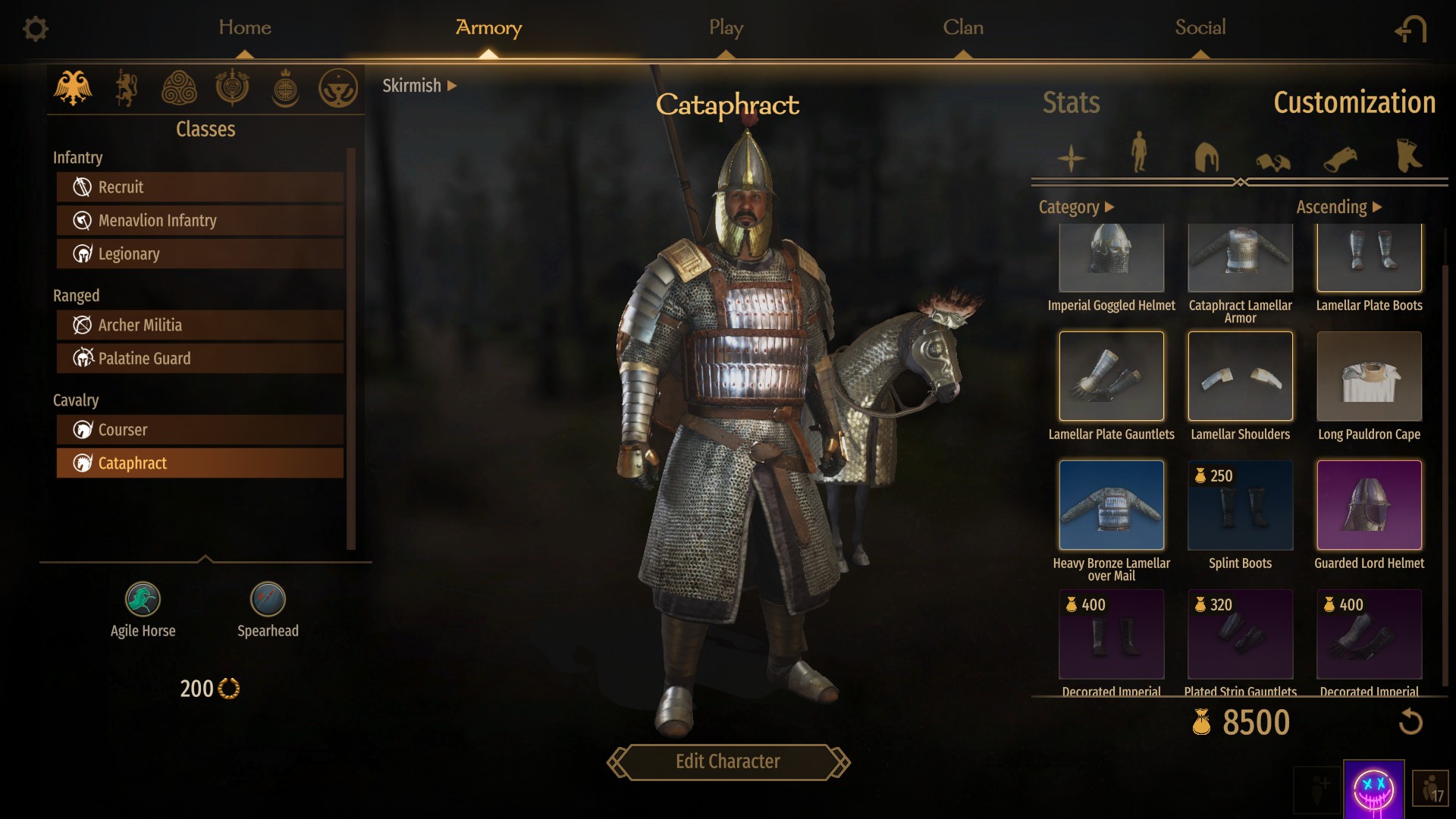Toggle the Ascending sort order
This screenshot has width=1456, height=819.
1338,207
